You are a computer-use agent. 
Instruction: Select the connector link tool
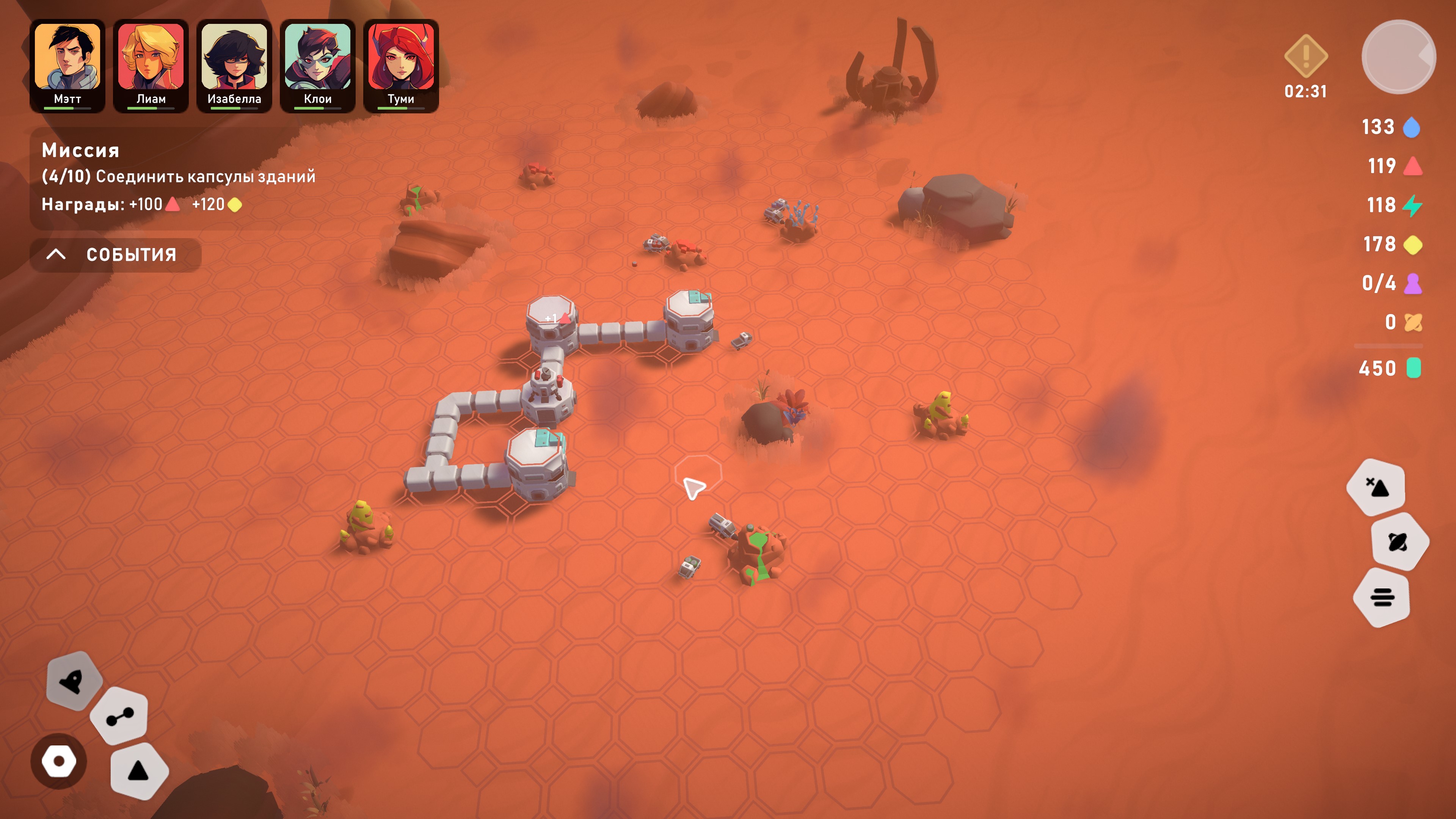click(x=120, y=716)
